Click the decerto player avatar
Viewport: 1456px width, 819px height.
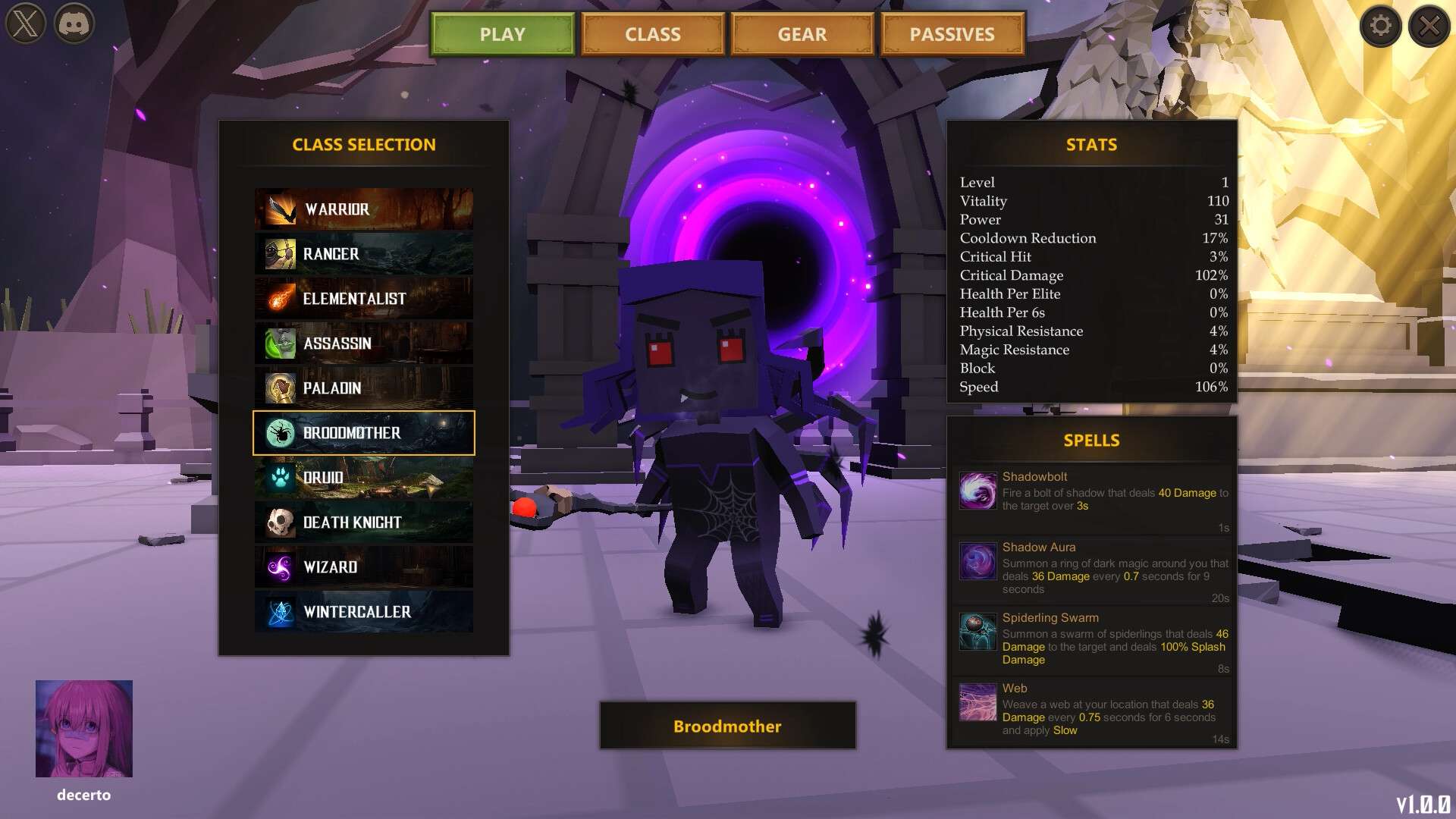click(84, 729)
